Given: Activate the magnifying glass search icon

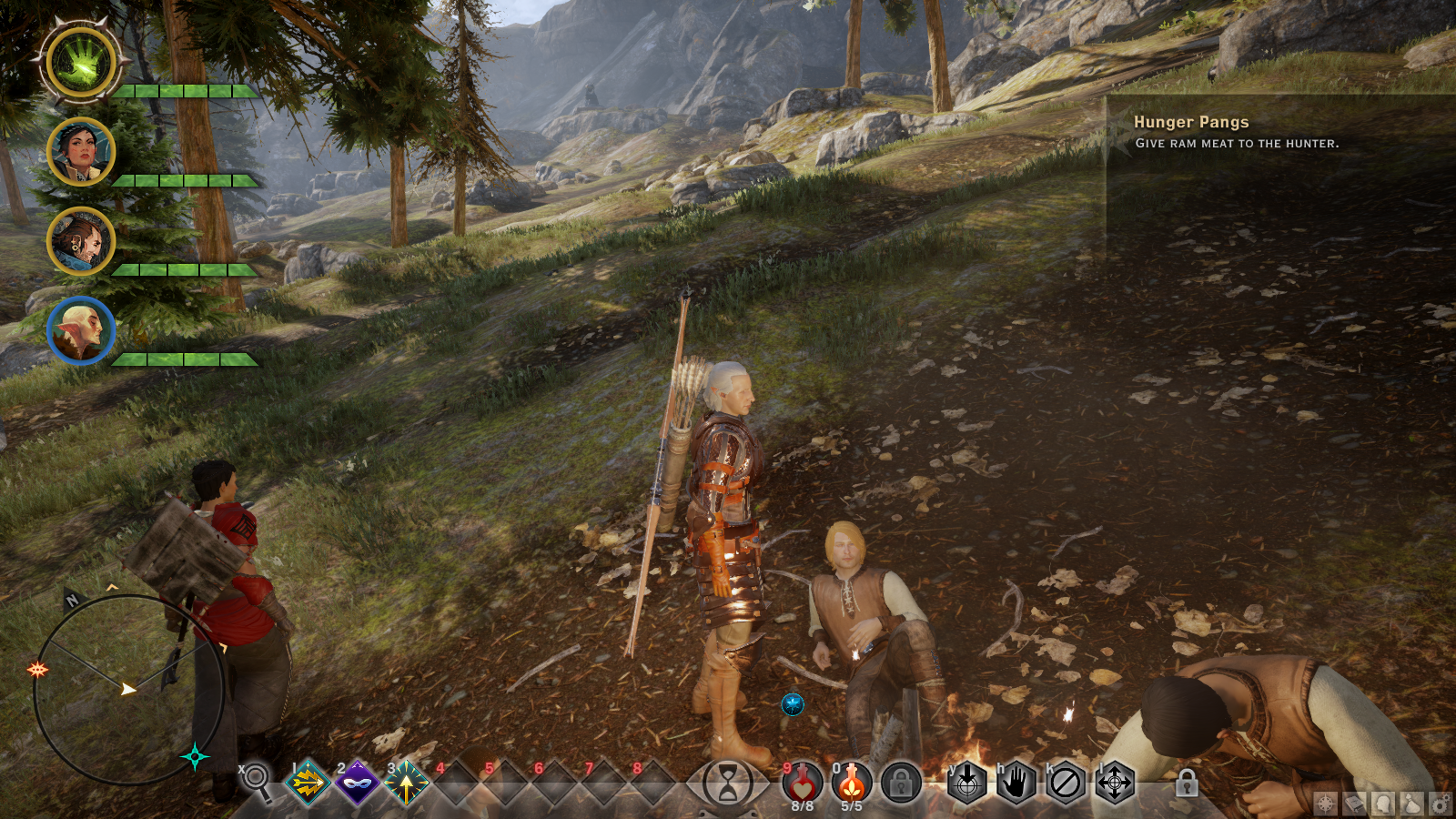Looking at the screenshot, I should pyautogui.click(x=258, y=781).
